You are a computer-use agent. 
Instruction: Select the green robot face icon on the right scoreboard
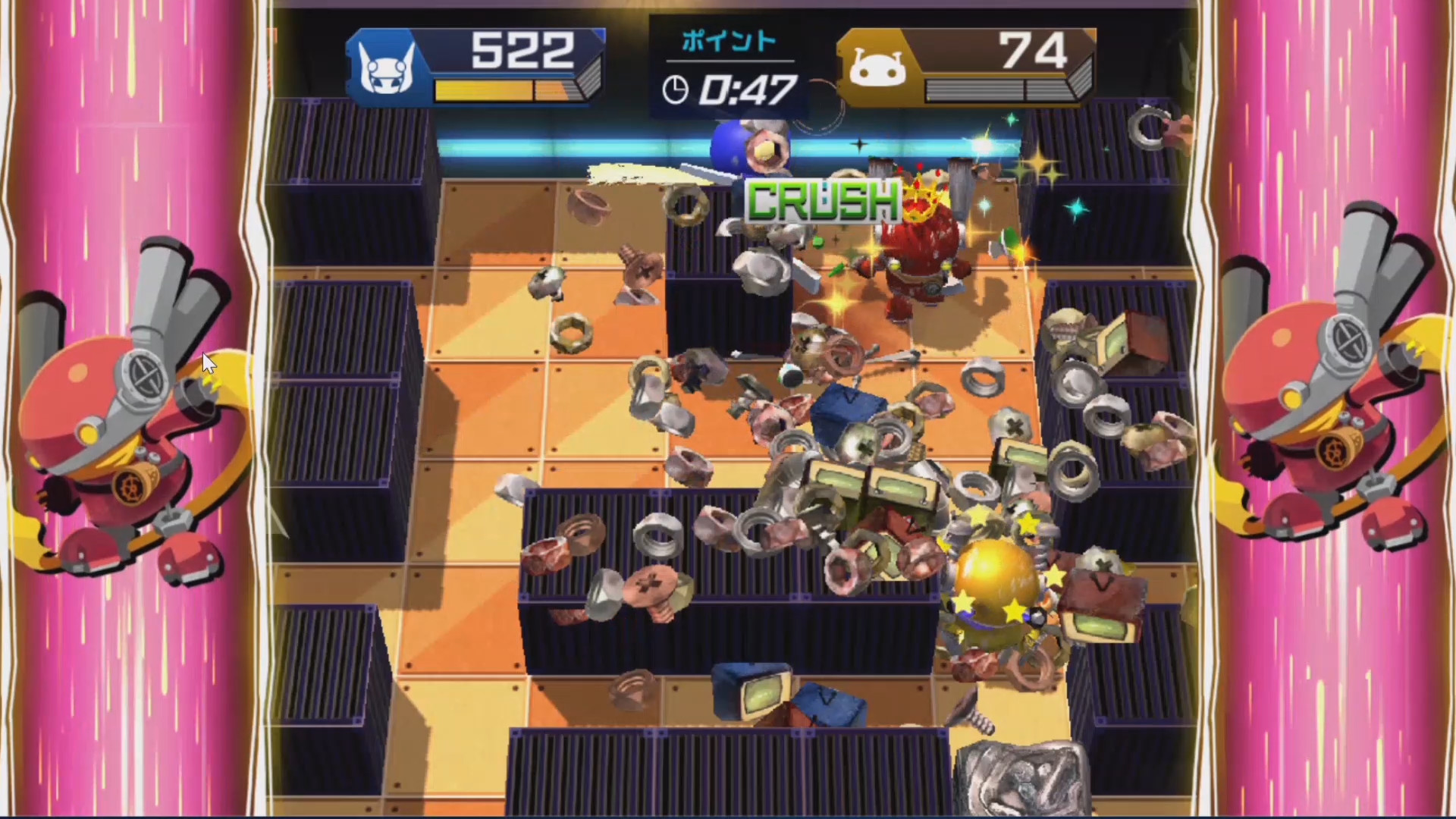click(x=880, y=67)
